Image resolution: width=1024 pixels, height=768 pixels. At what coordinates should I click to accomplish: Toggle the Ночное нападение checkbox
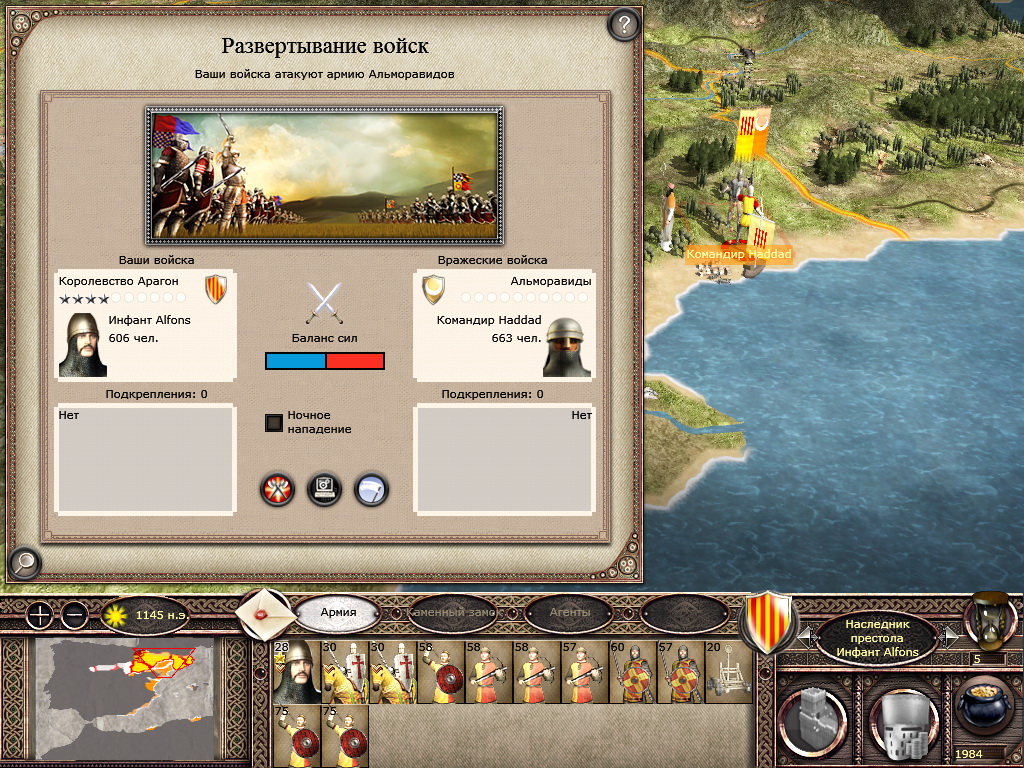click(x=274, y=422)
